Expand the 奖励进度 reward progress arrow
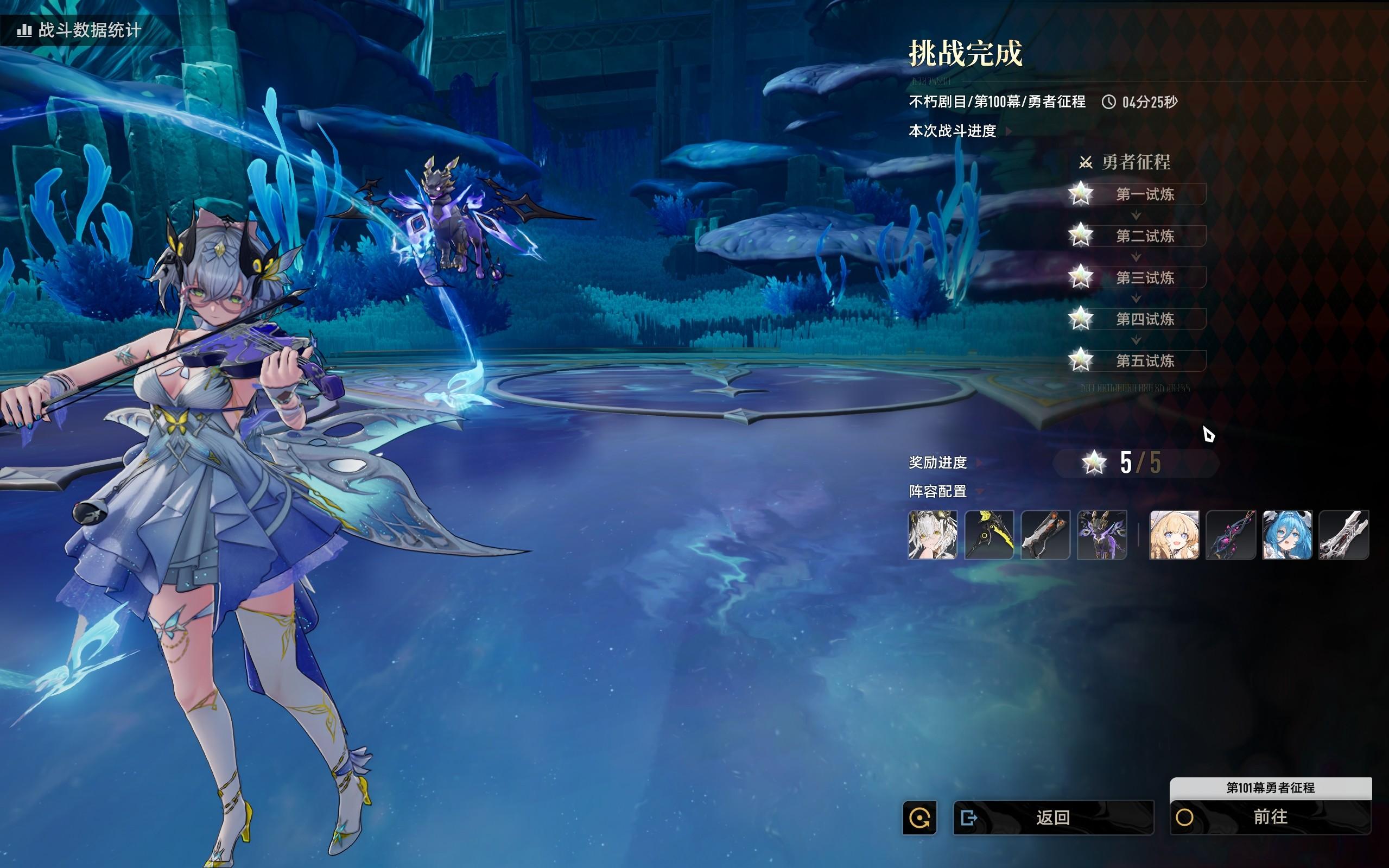Image resolution: width=1389 pixels, height=868 pixels. [x=979, y=462]
